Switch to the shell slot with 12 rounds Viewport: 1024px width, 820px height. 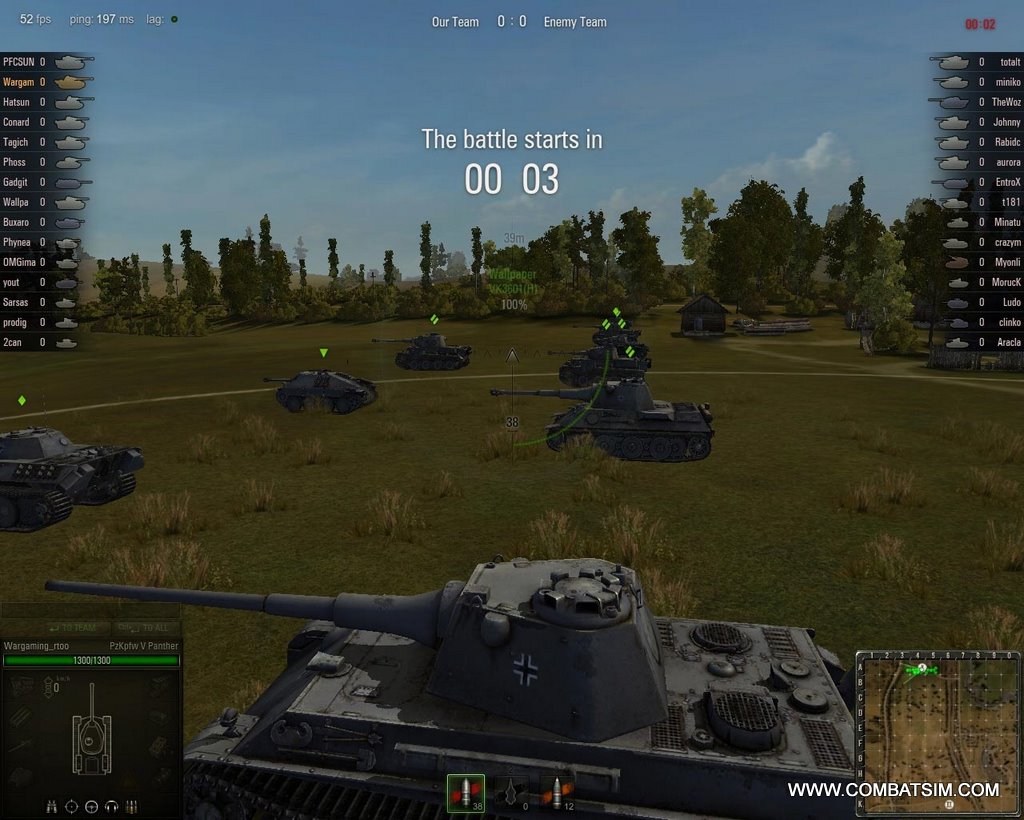click(x=556, y=793)
